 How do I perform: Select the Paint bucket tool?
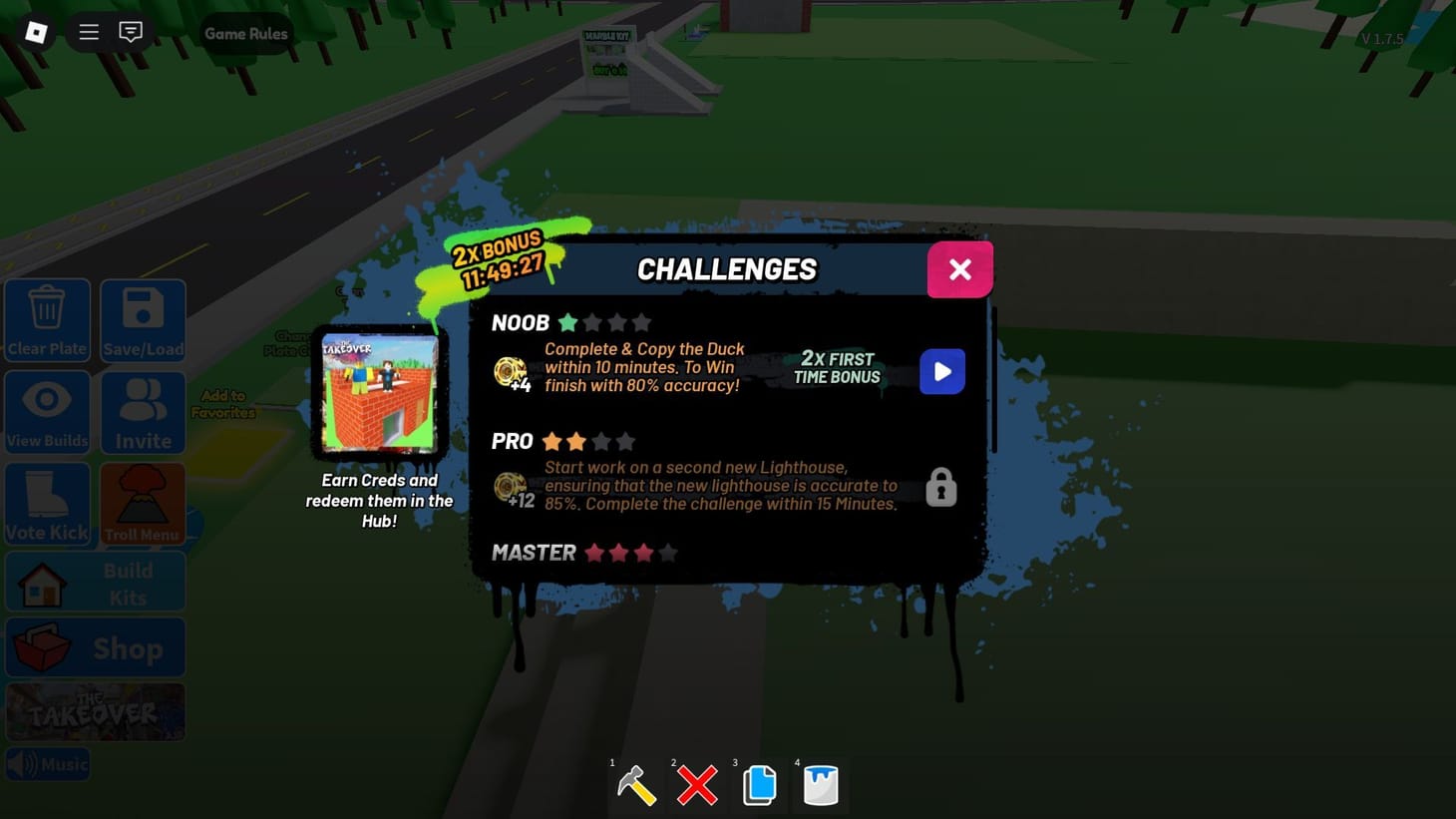820,787
